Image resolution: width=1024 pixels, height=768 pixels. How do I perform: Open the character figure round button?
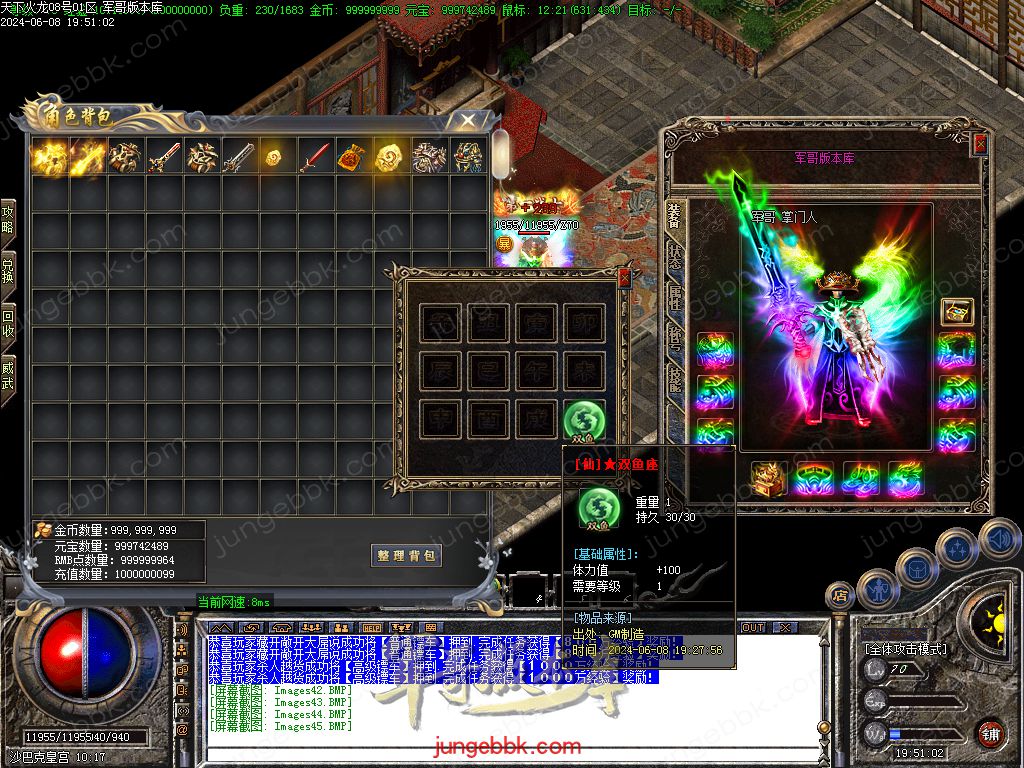pyautogui.click(x=880, y=588)
